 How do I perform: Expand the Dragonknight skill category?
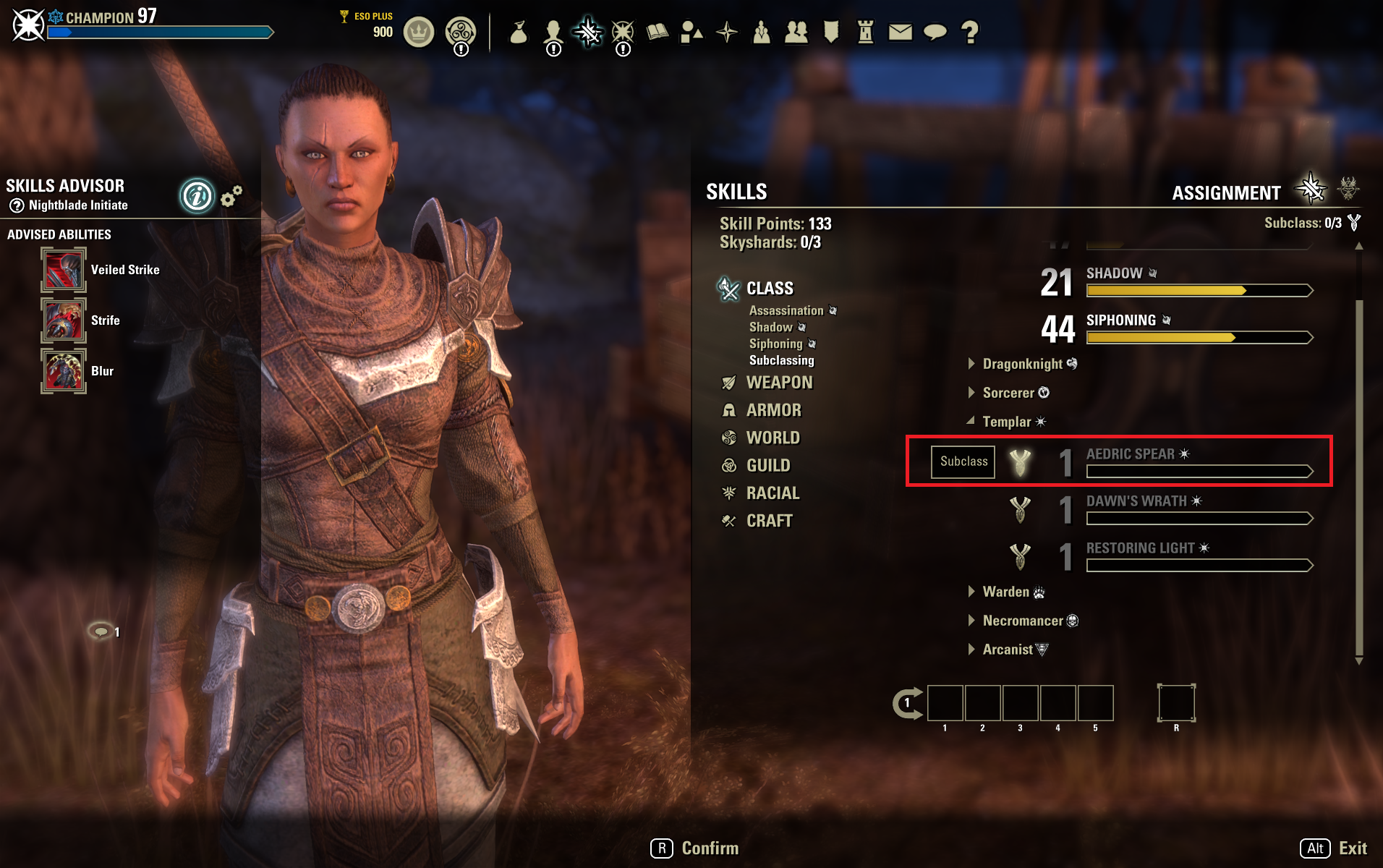click(x=1022, y=364)
